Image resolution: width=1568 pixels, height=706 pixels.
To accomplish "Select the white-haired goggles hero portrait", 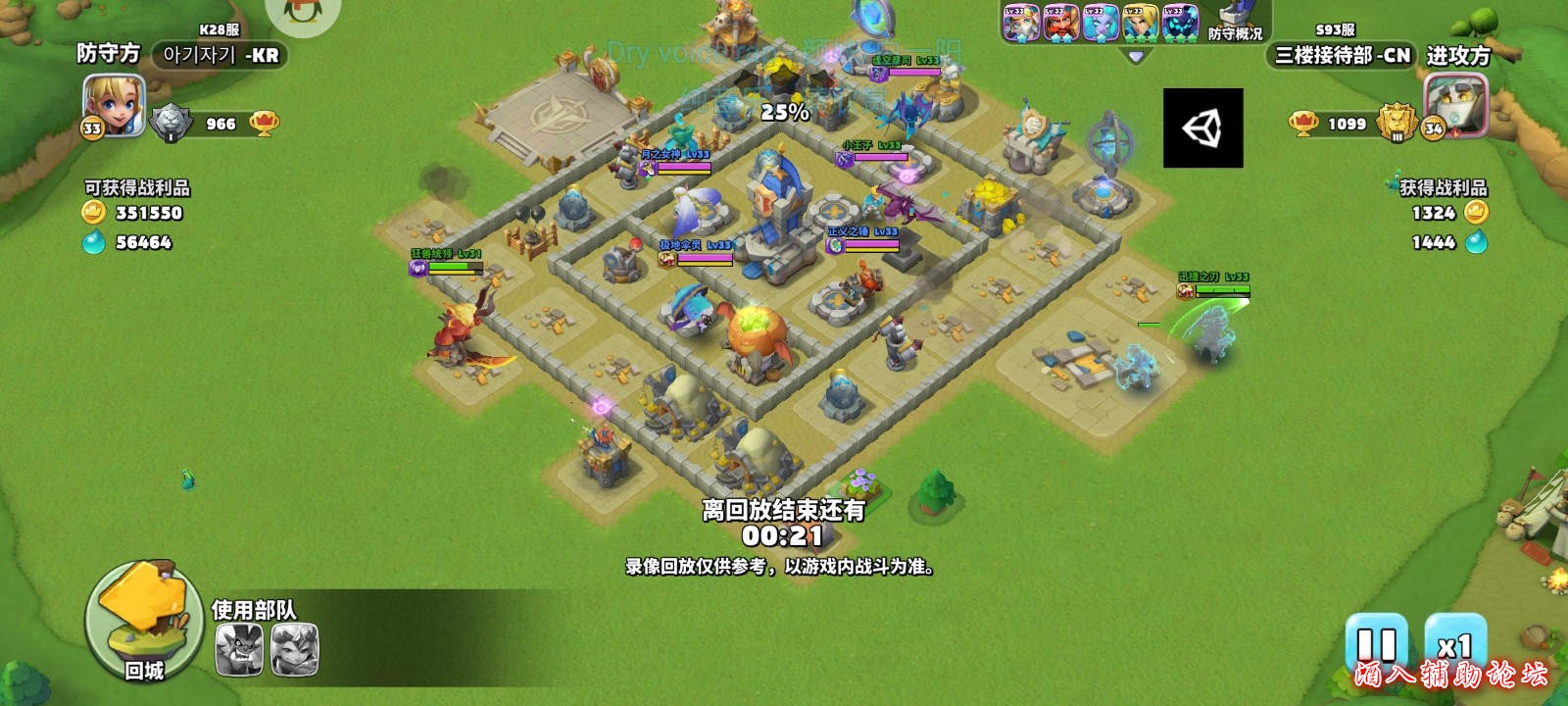I will click(x=1020, y=23).
